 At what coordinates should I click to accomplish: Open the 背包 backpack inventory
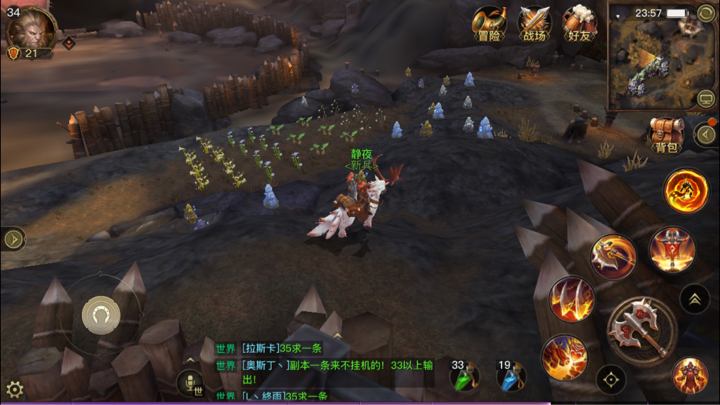665,134
